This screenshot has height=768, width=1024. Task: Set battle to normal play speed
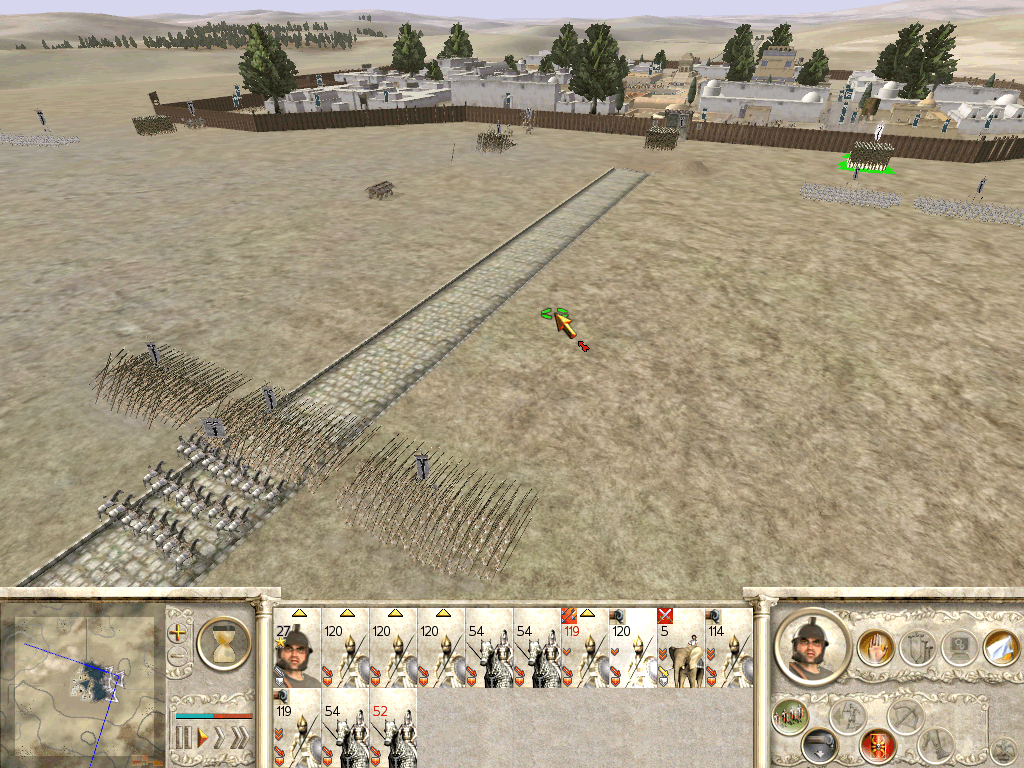[202, 739]
